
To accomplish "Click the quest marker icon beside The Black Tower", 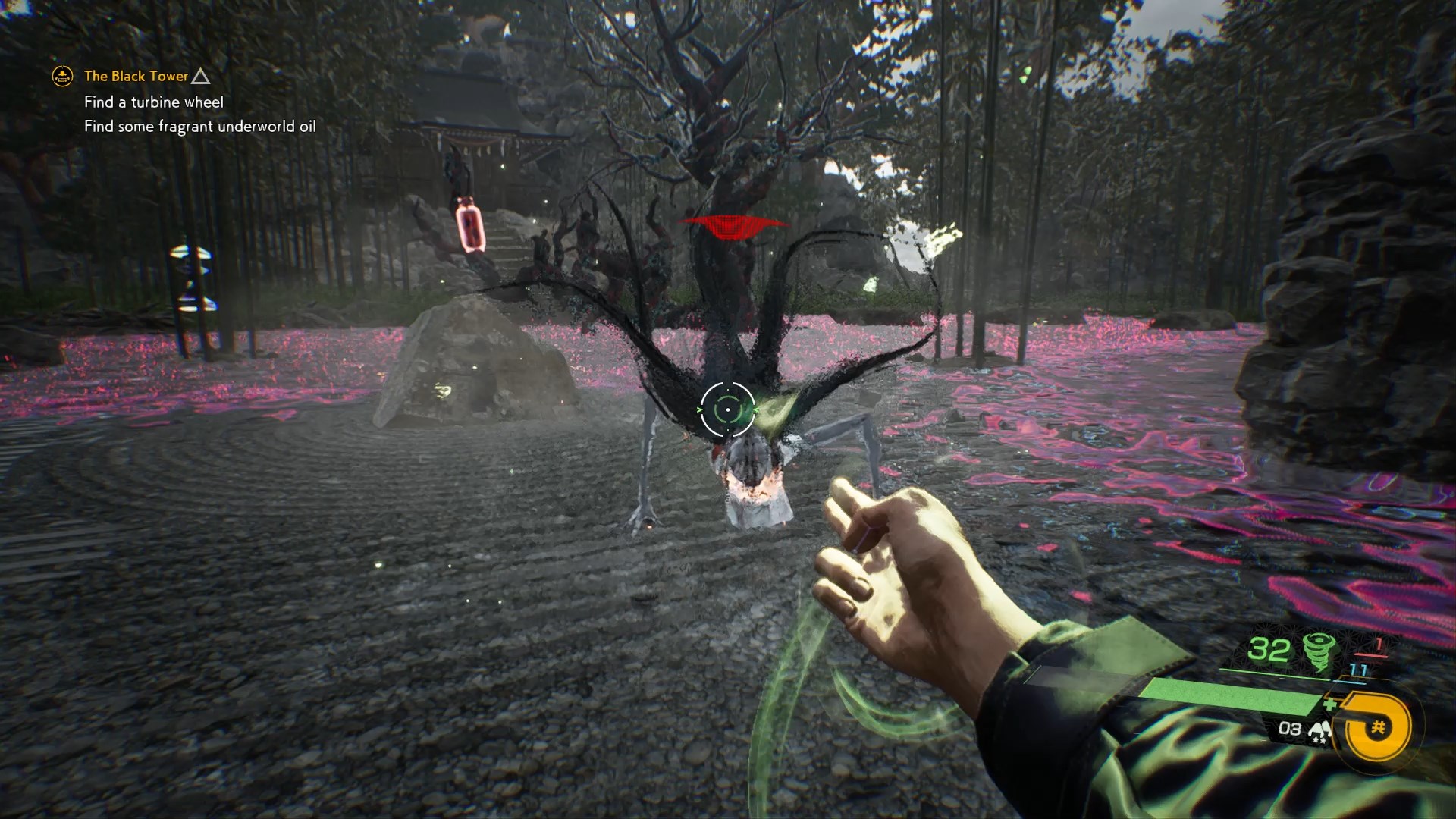I will click(62, 76).
